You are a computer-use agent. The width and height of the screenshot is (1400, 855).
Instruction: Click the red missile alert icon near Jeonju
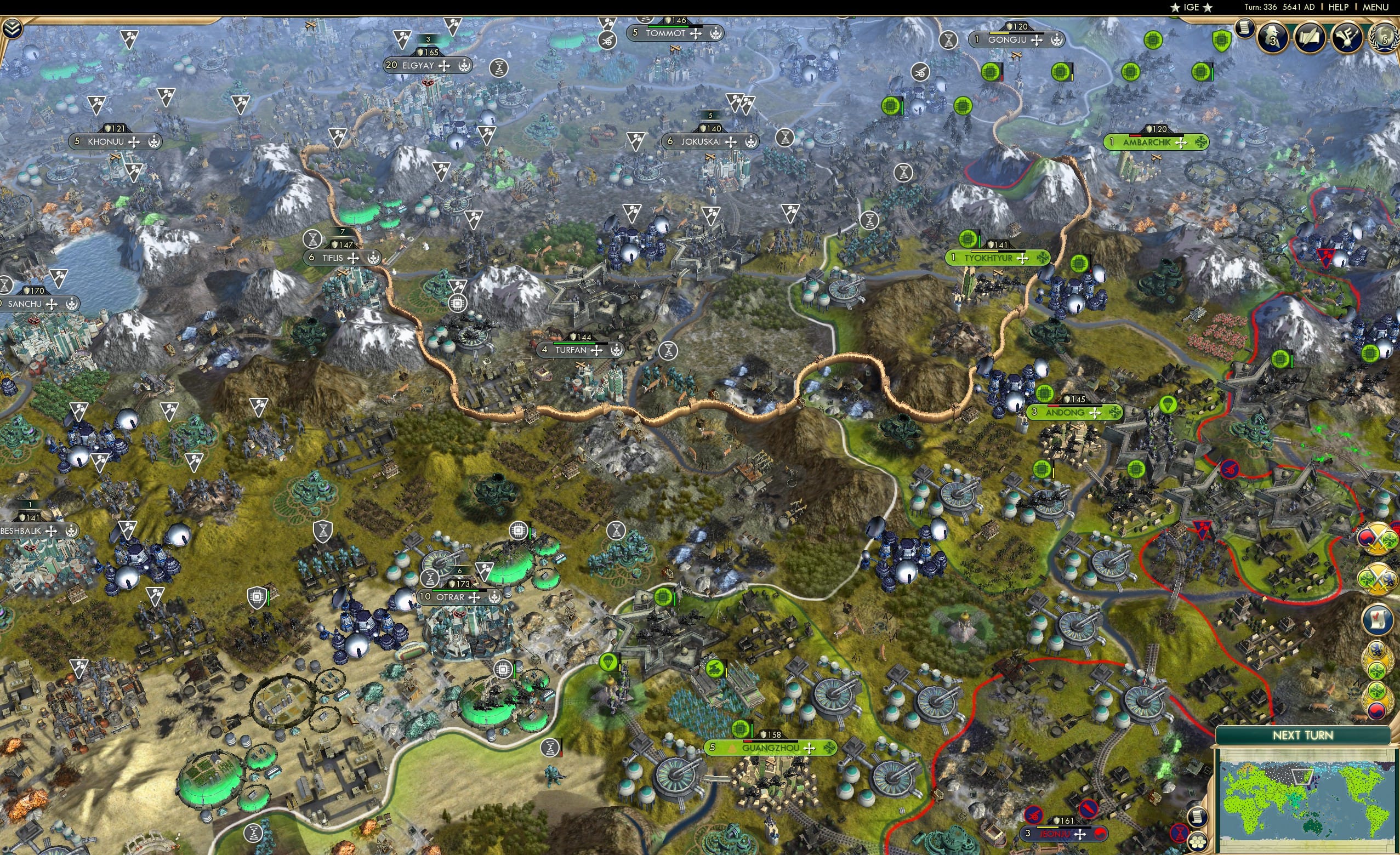1087,810
